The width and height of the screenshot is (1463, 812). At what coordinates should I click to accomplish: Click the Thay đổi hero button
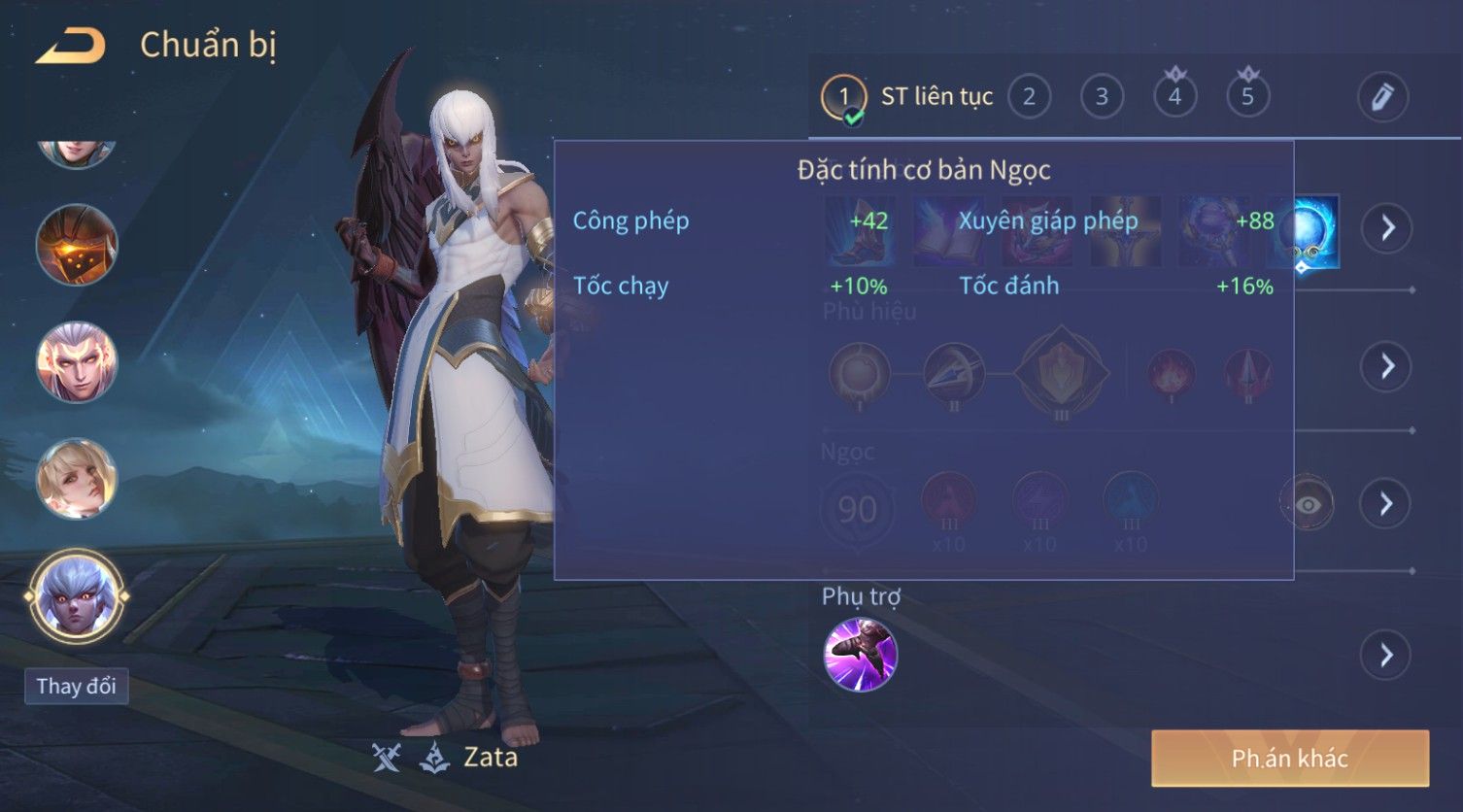click(x=76, y=687)
